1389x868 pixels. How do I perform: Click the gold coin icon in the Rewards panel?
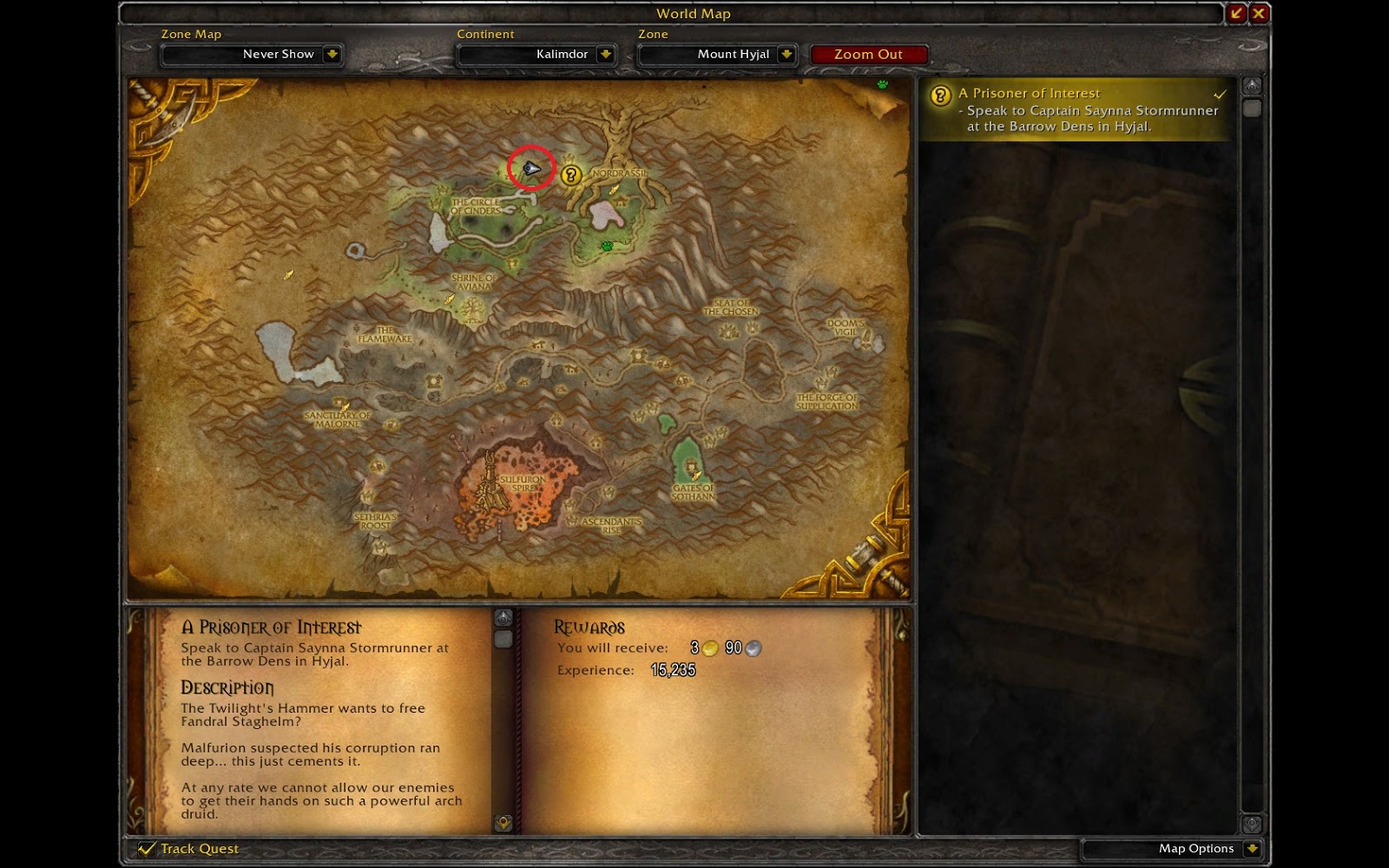point(709,648)
